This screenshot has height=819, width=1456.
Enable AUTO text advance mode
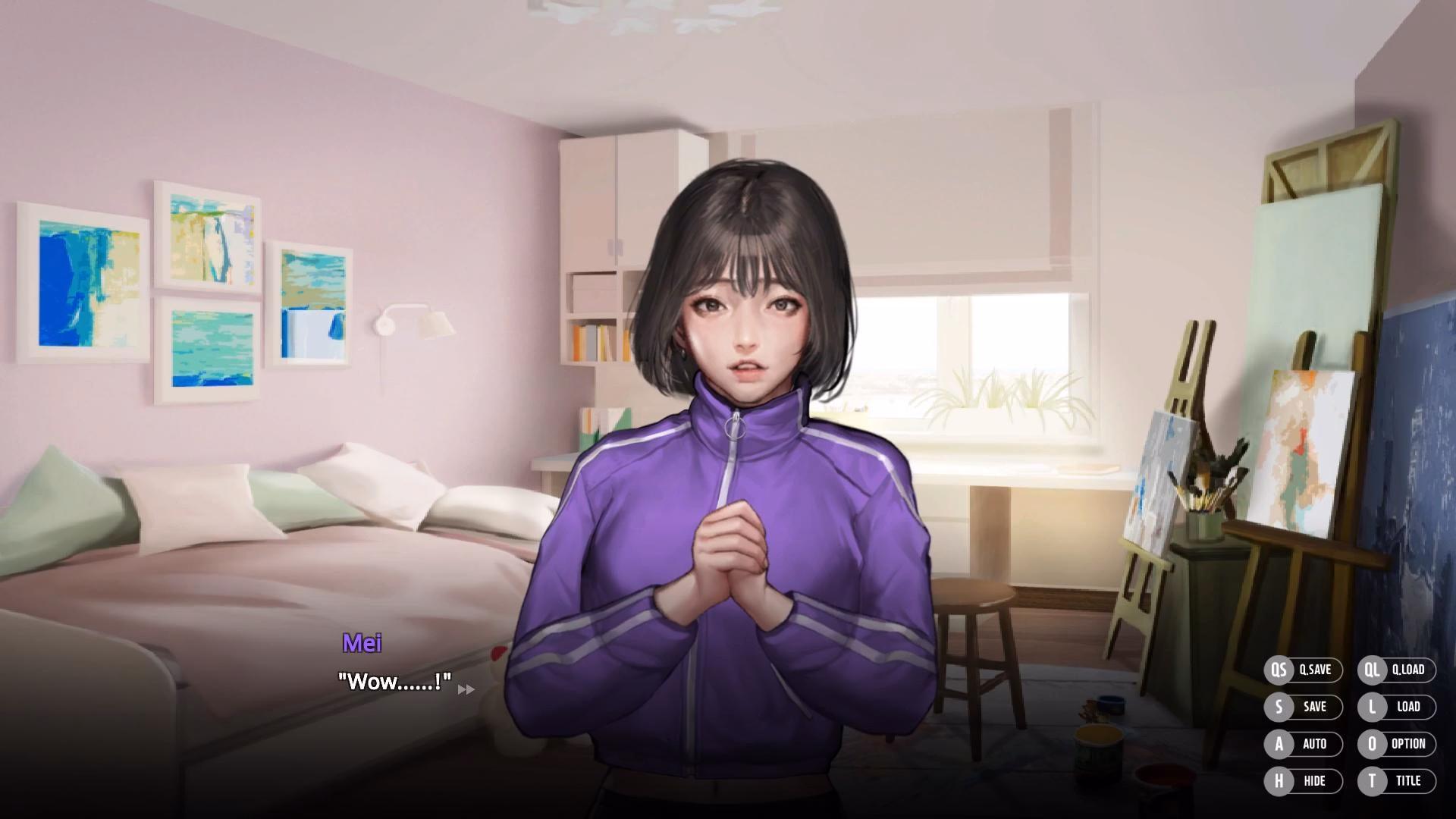coord(1313,744)
